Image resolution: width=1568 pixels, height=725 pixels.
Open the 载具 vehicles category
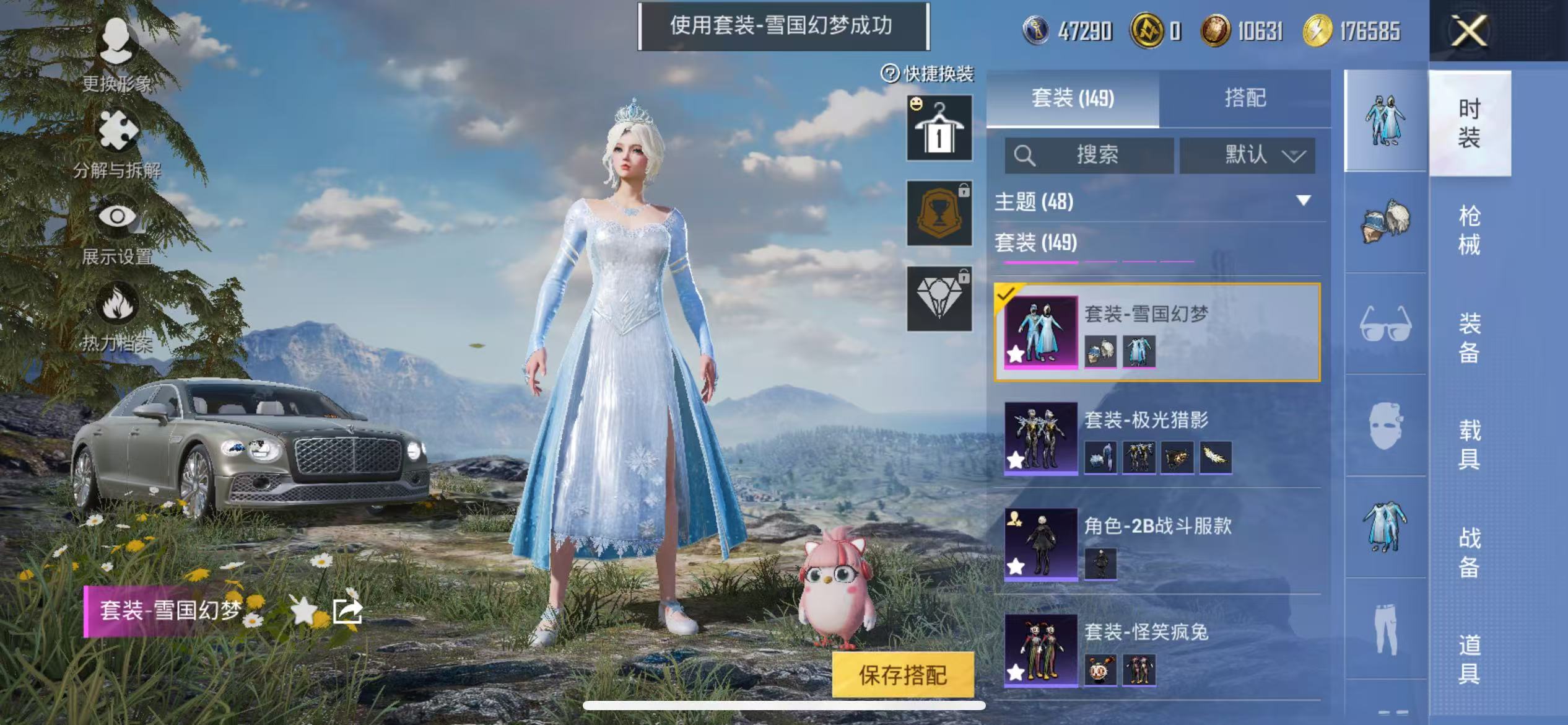[x=1469, y=444]
